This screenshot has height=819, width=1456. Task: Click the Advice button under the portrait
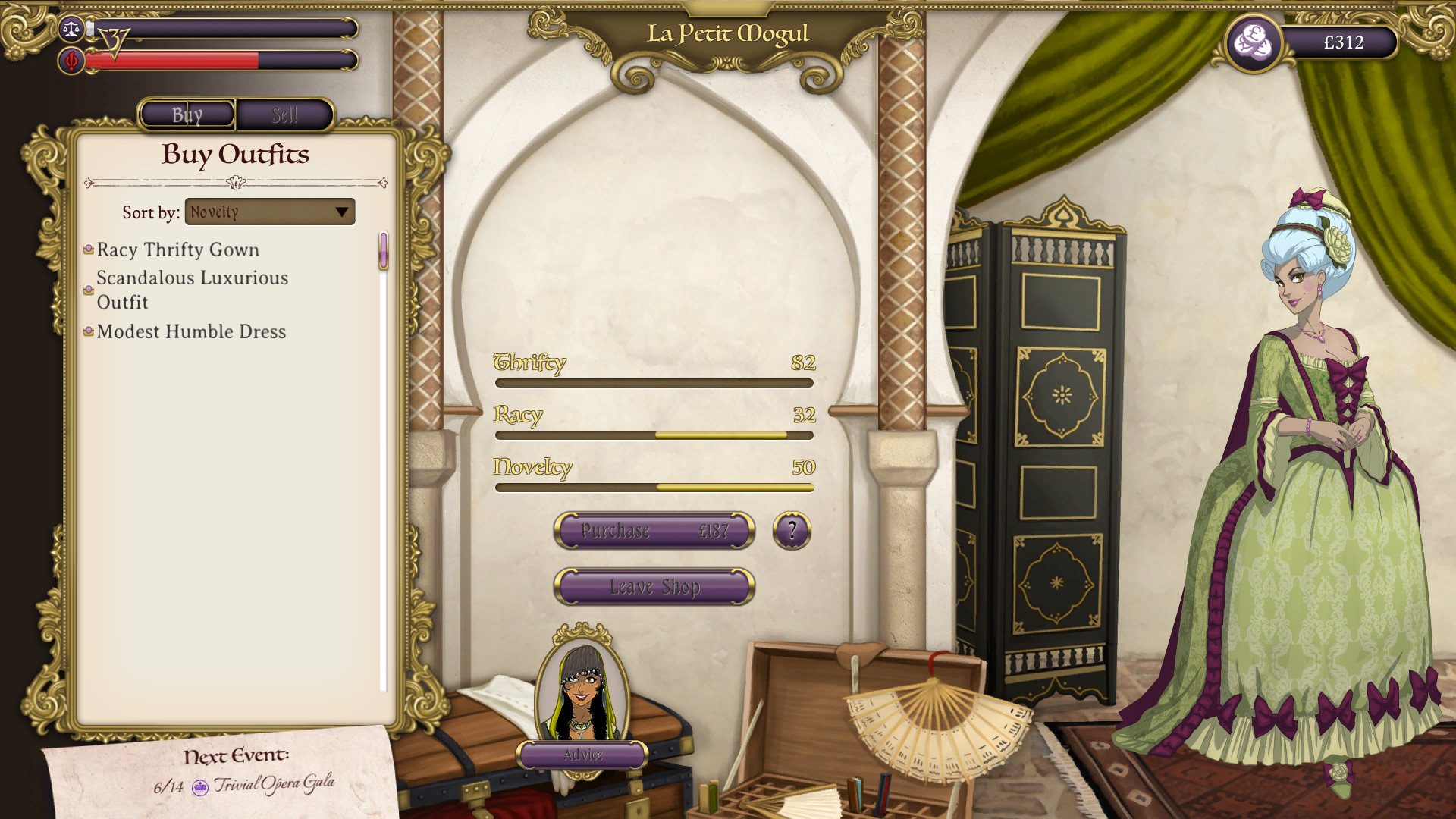click(581, 755)
